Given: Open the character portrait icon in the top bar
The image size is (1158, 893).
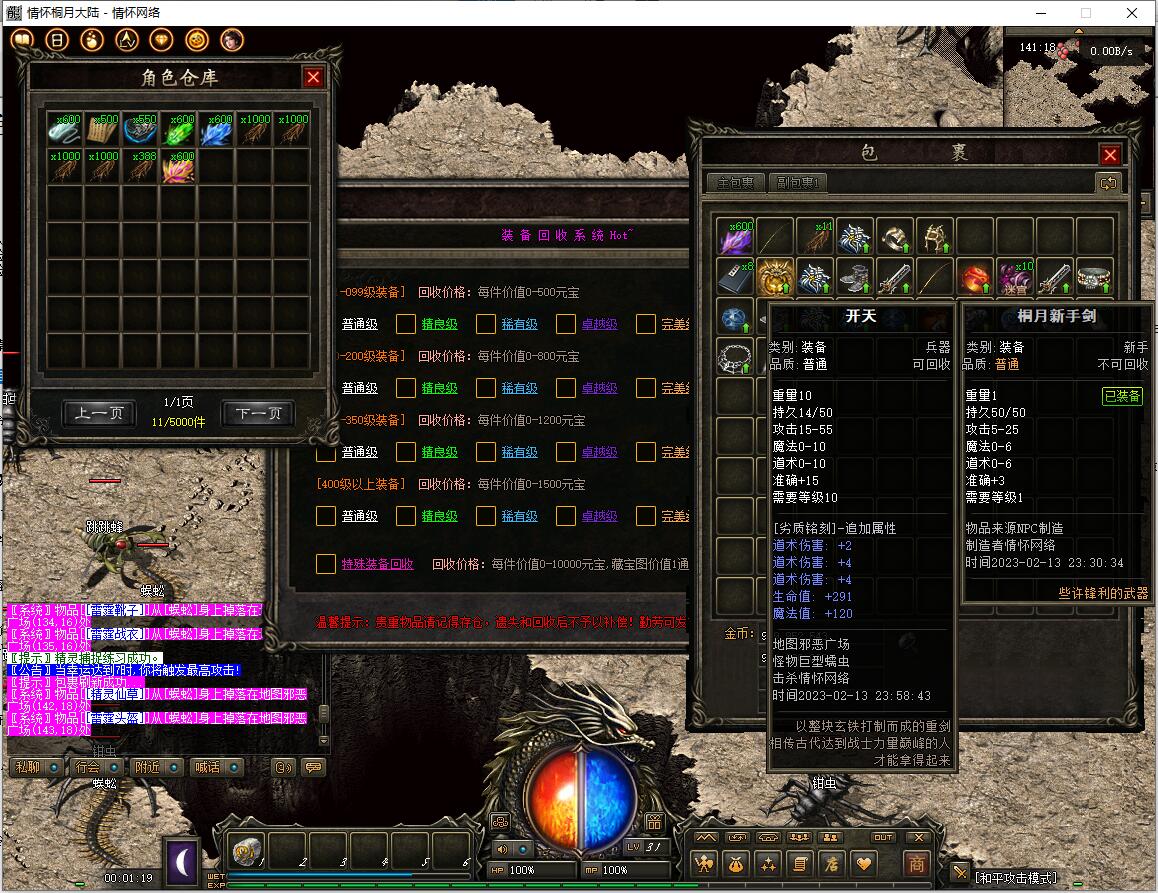Looking at the screenshot, I should (232, 40).
